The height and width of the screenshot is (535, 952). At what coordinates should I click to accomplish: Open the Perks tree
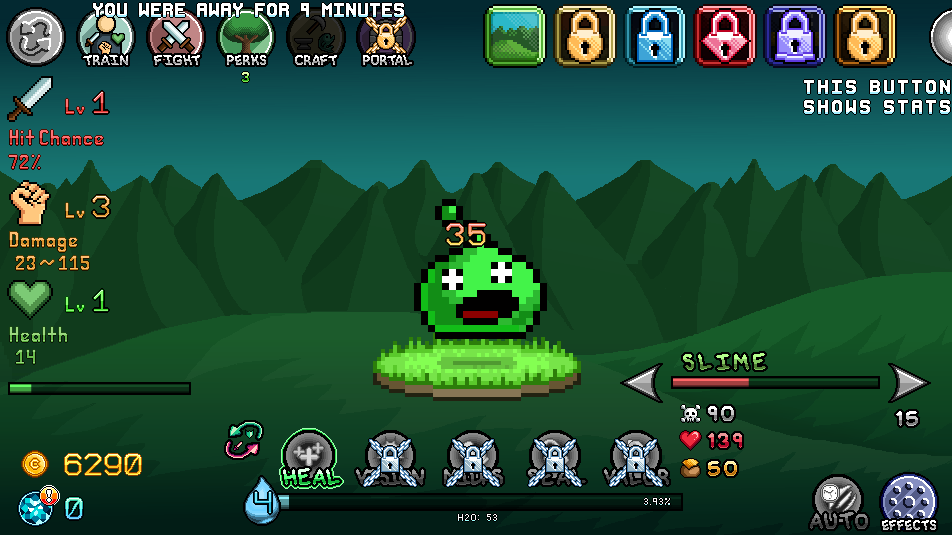[246, 38]
